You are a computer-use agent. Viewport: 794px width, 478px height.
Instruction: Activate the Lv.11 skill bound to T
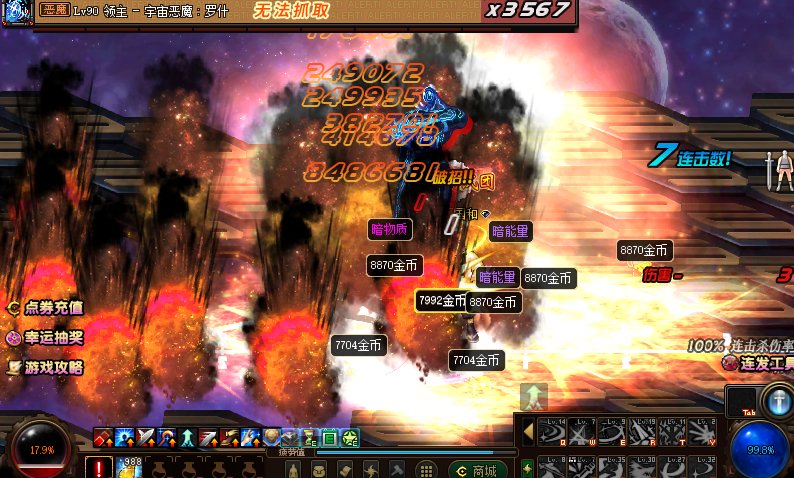[x=674, y=431]
